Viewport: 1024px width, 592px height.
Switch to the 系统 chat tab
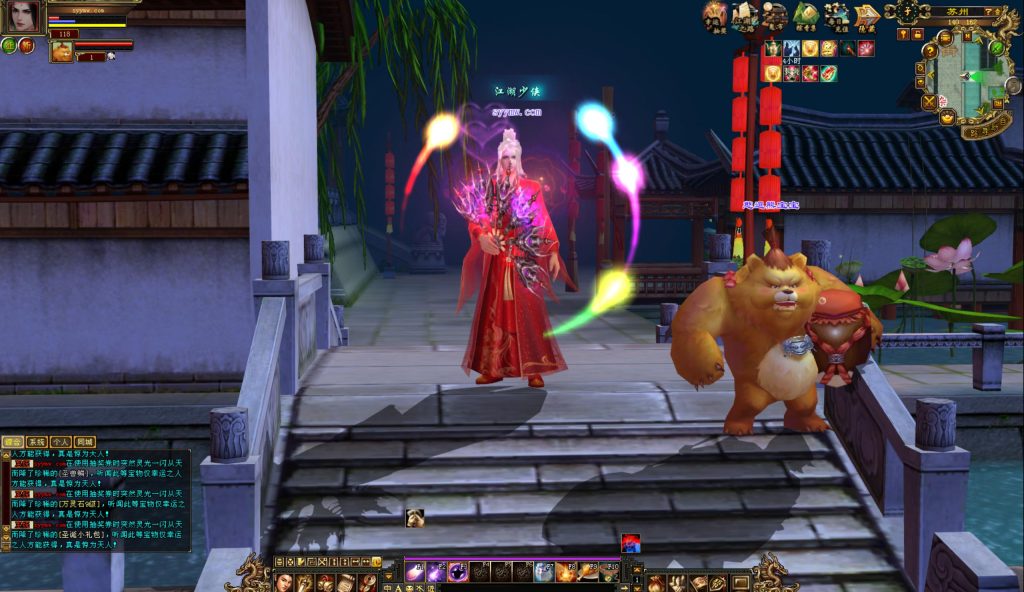click(x=36, y=441)
